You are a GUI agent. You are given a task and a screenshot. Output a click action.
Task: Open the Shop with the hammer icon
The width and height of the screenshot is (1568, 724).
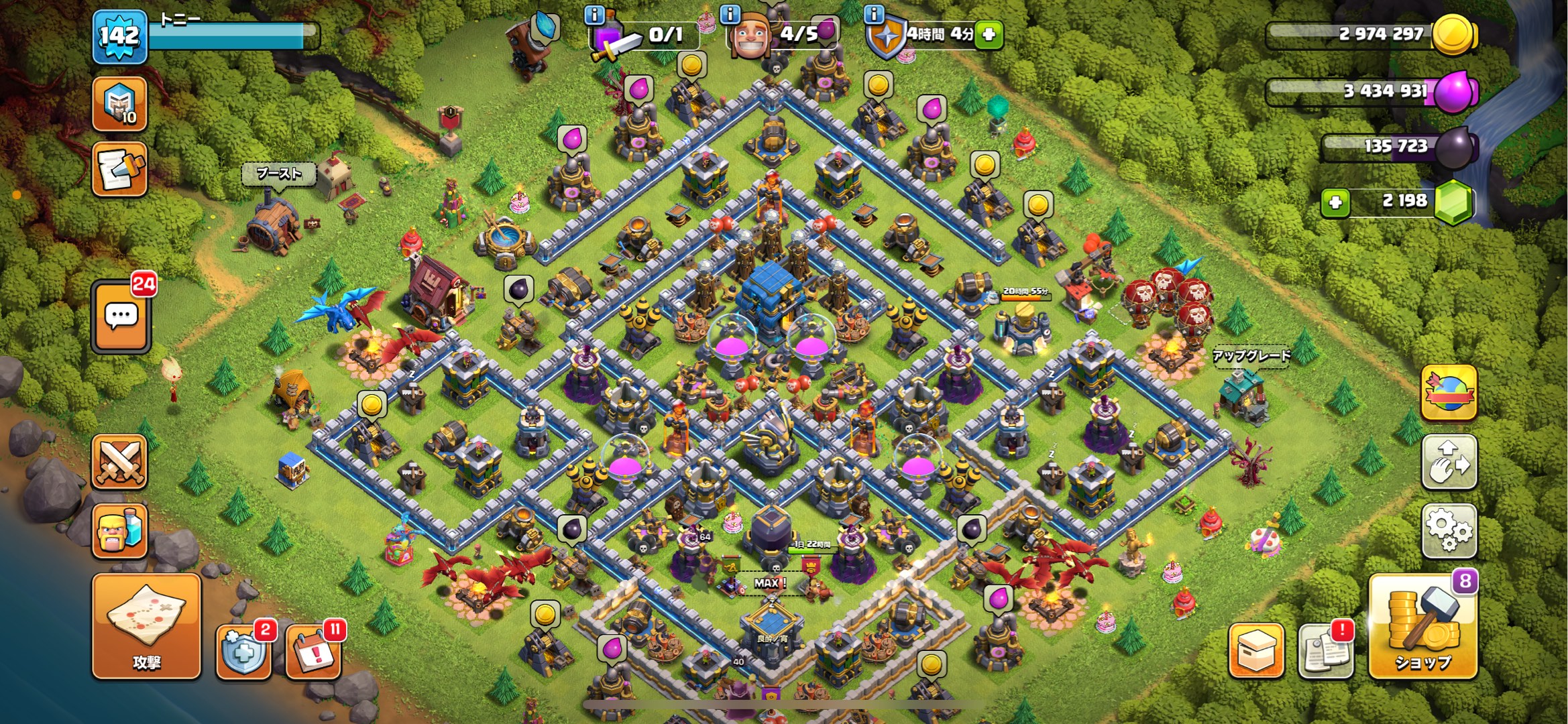[1422, 627]
